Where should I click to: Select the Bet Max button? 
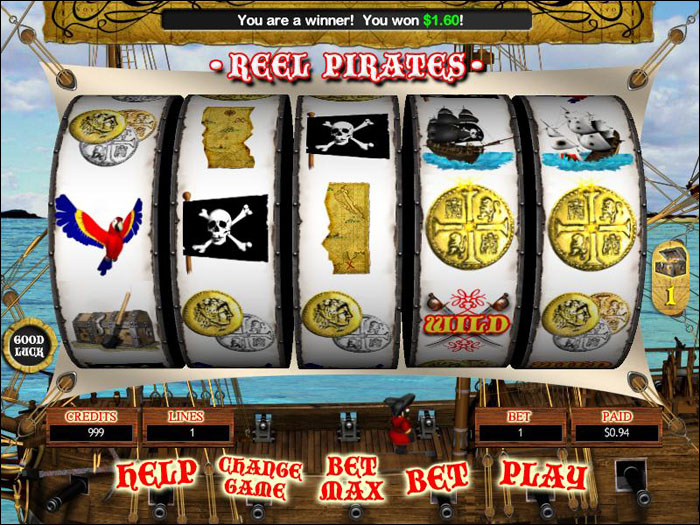351,478
